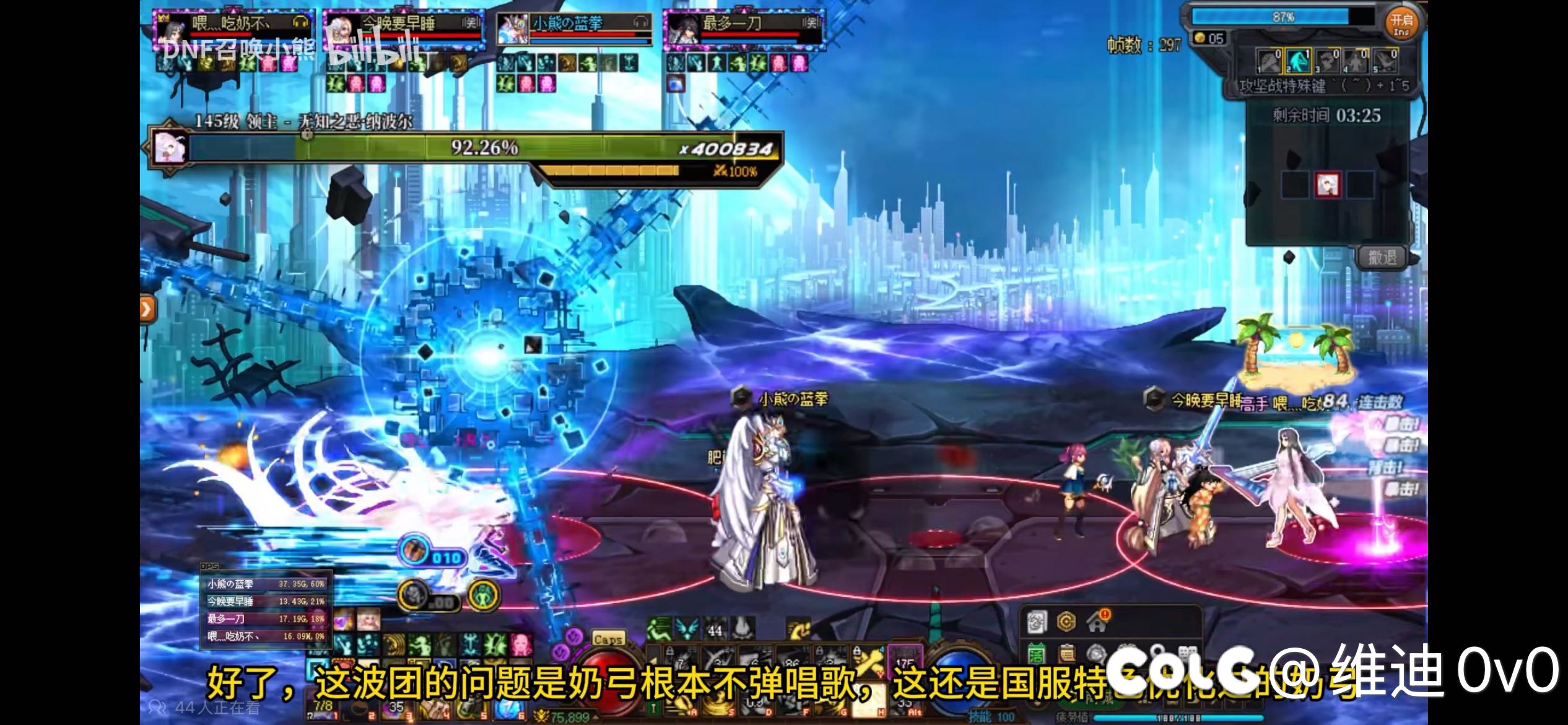
Task: Select raid special skill slot 2 (glowing cyan)
Action: (1298, 61)
